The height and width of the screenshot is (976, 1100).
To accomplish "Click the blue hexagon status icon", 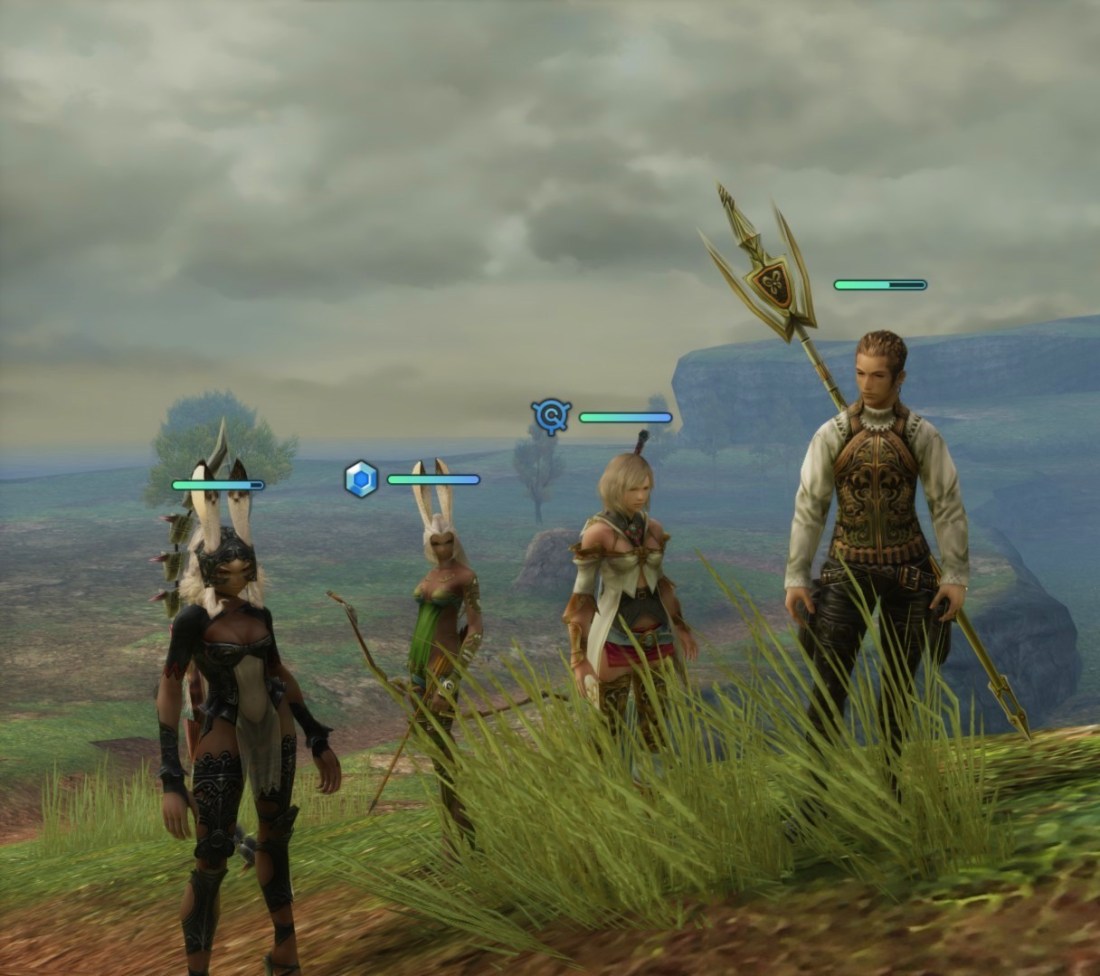I will [x=361, y=479].
